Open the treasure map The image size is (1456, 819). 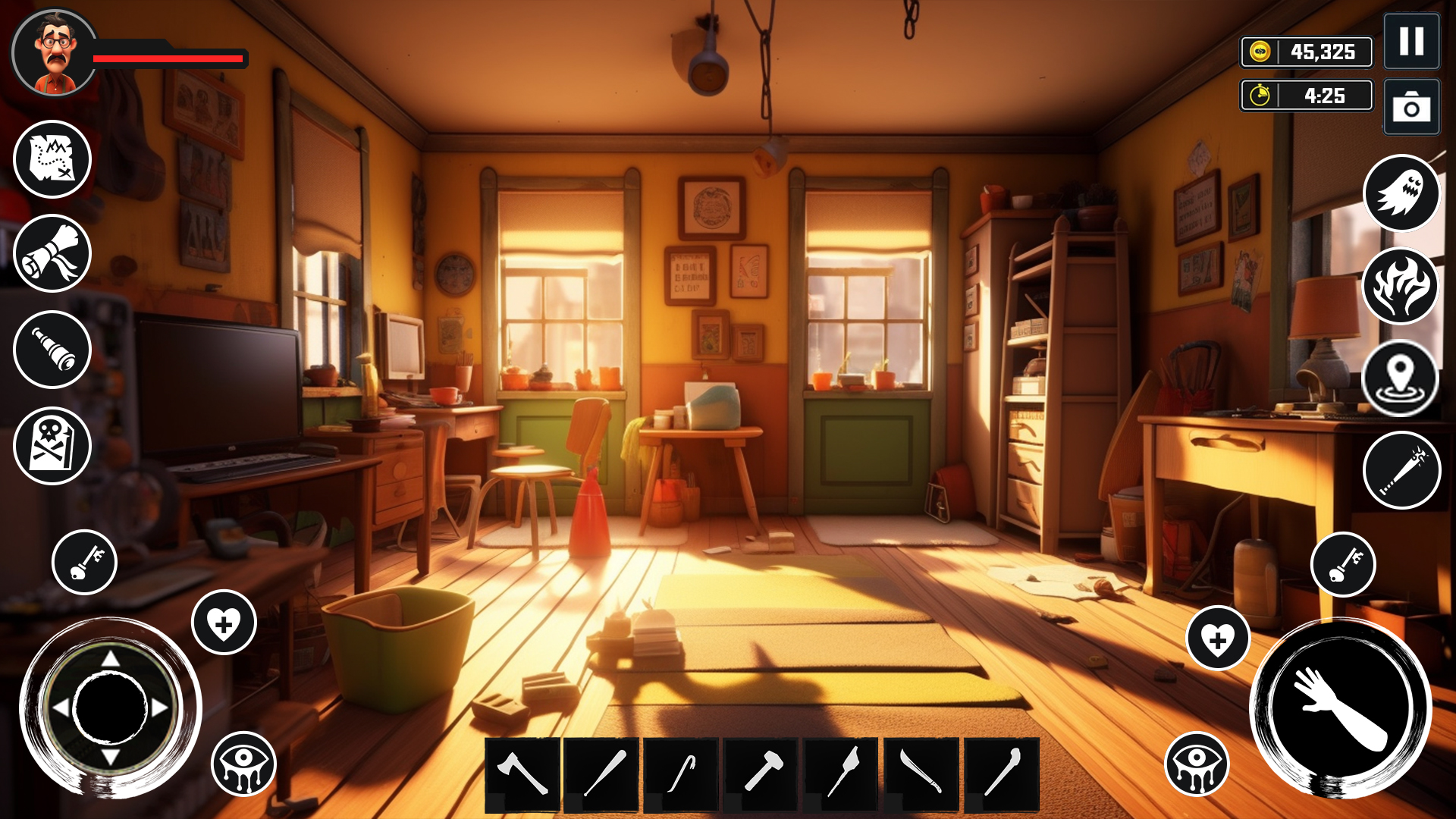[52, 159]
